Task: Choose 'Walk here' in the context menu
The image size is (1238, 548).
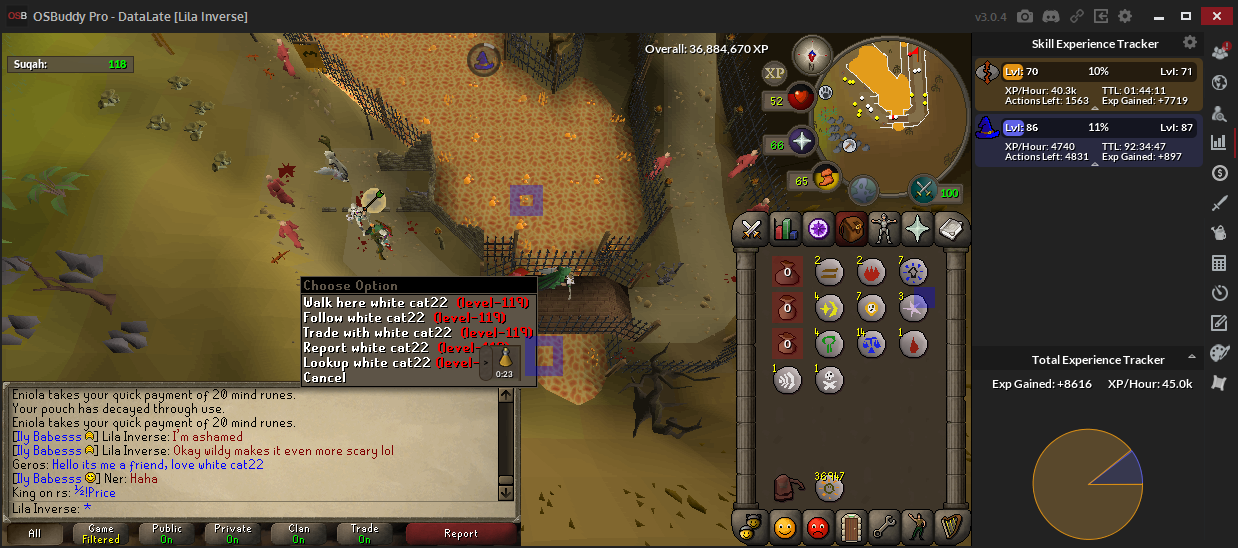Action: (375, 303)
